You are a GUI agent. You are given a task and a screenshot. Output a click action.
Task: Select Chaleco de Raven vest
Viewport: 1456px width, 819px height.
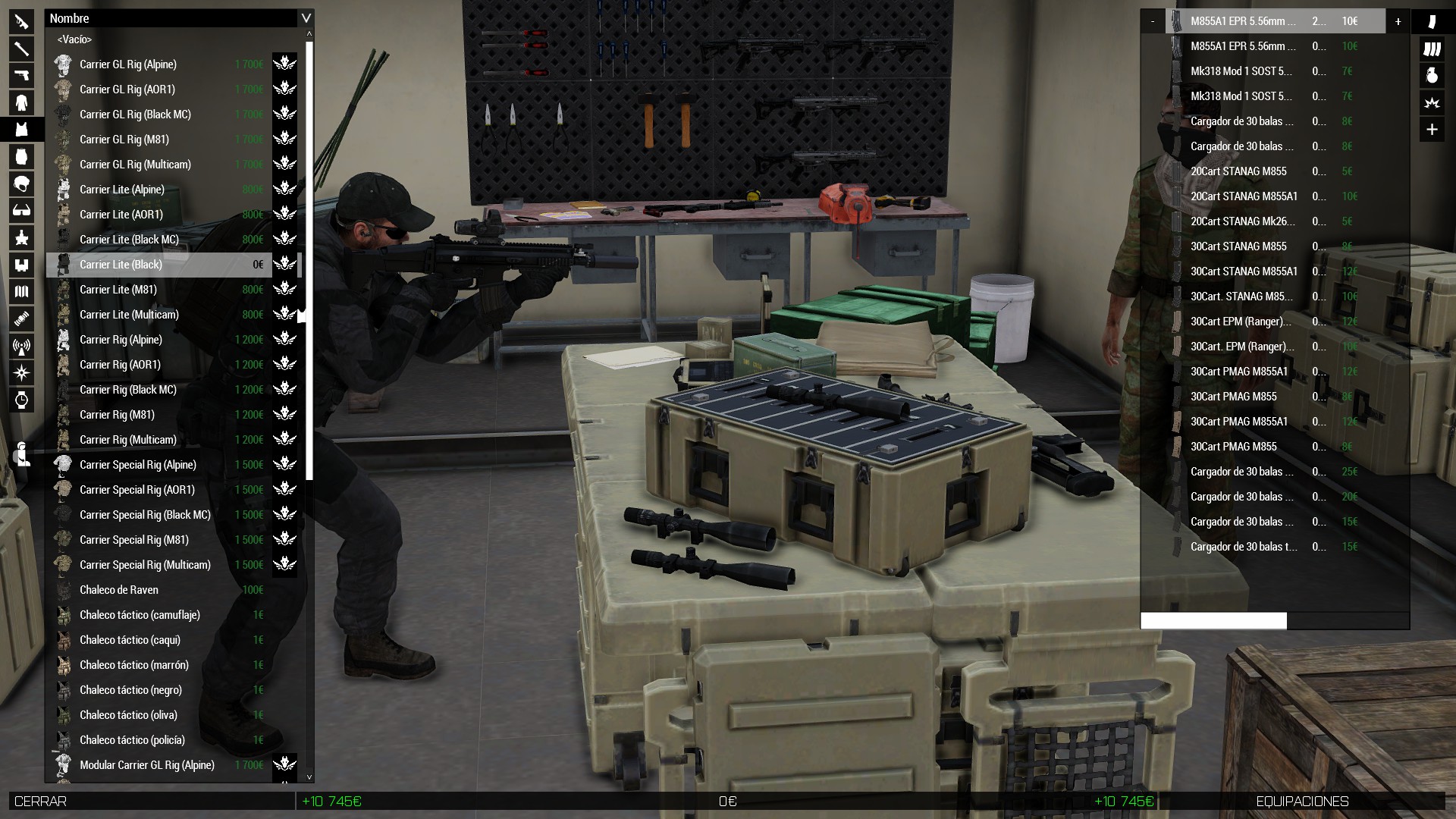click(x=119, y=590)
